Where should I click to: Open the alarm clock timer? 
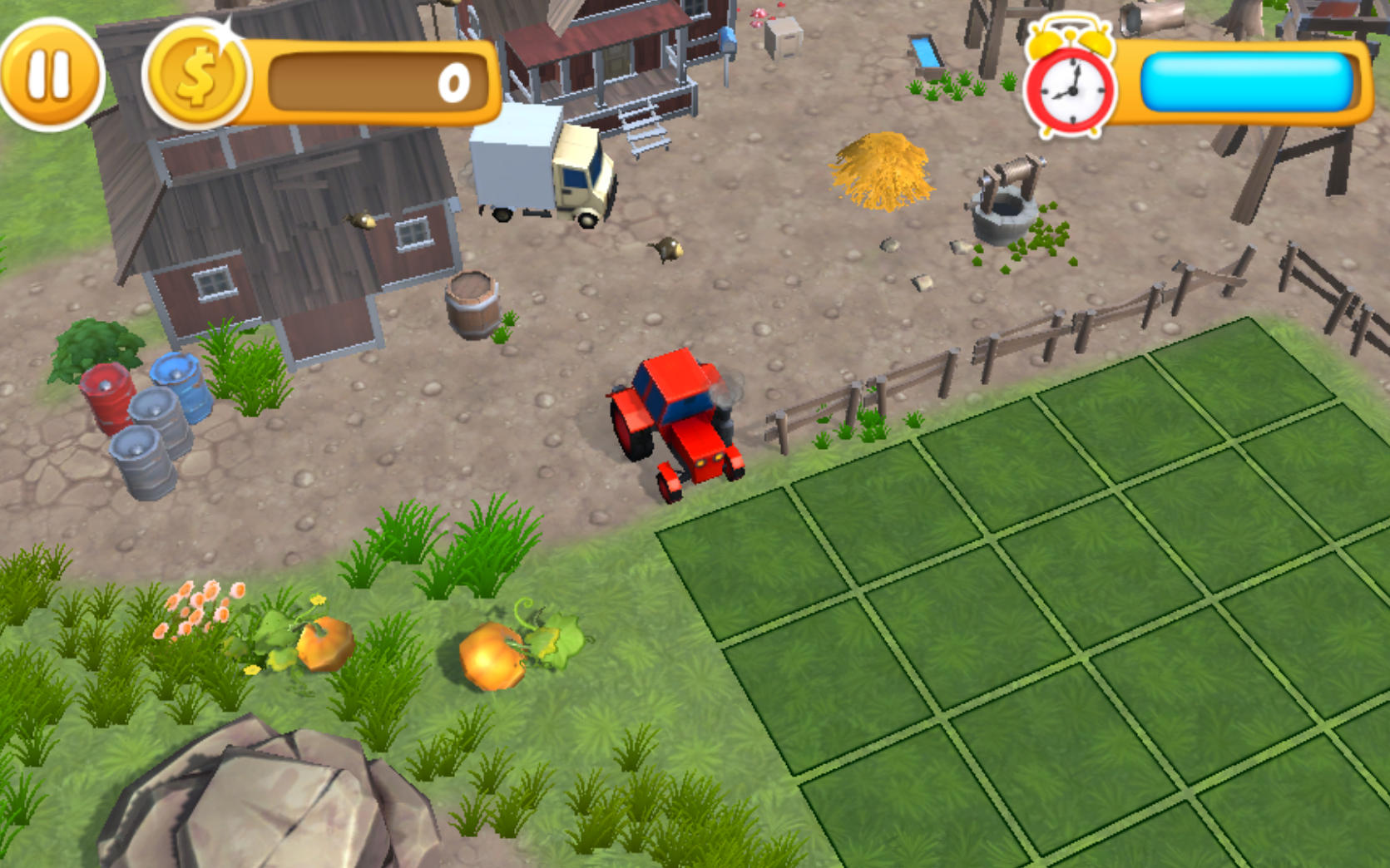(x=1071, y=87)
